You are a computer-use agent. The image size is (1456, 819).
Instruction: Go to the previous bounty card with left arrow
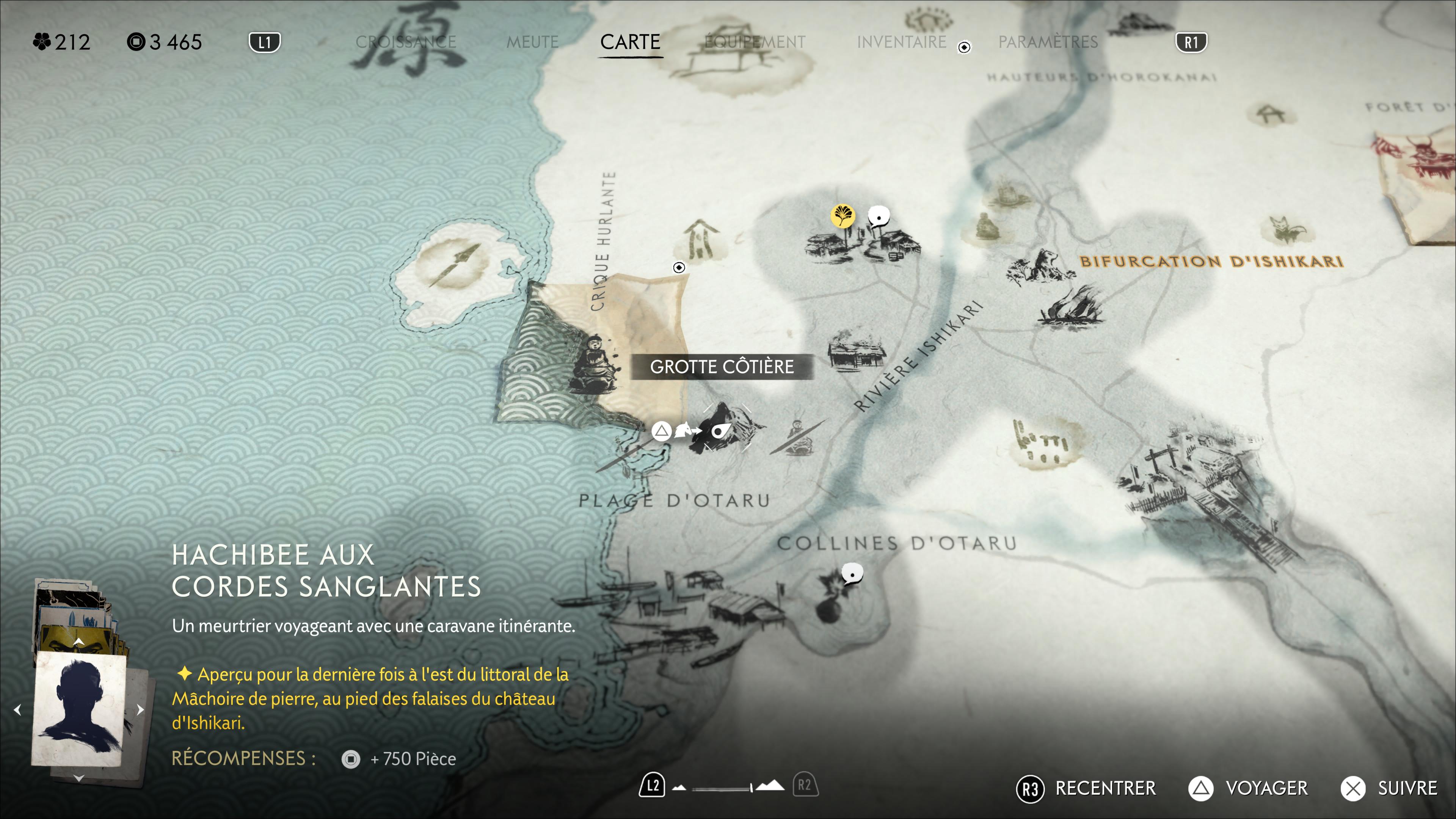coord(18,710)
